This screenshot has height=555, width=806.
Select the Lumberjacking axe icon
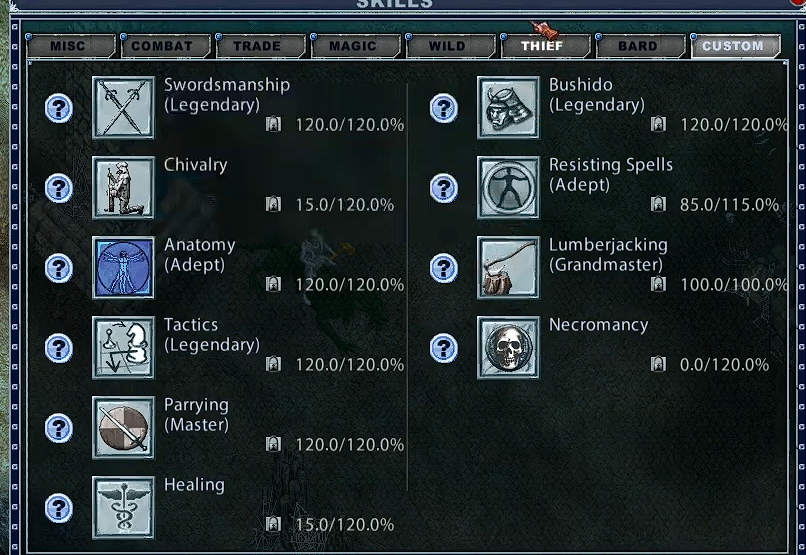pos(508,268)
